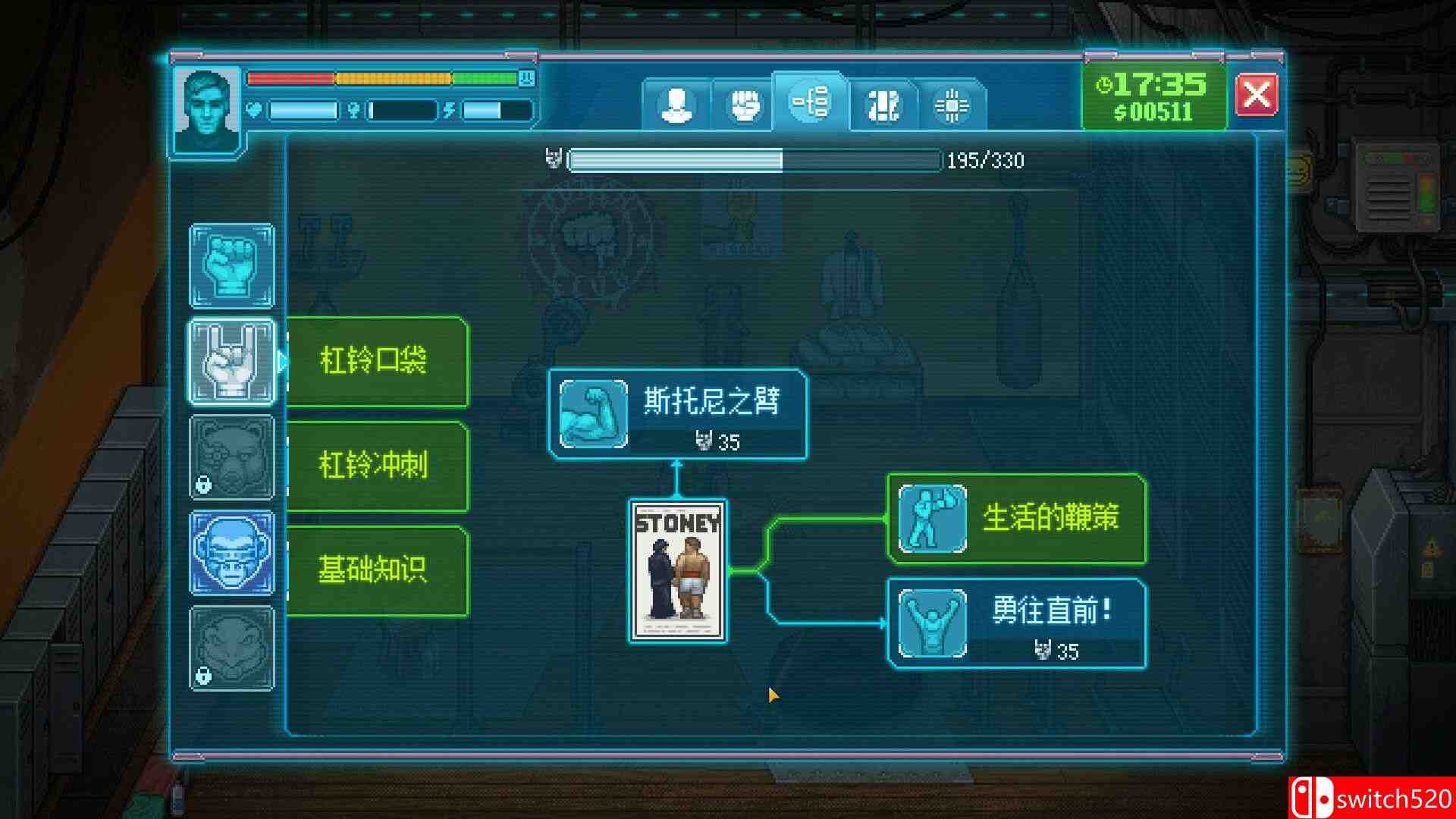Image resolution: width=1456 pixels, height=819 pixels.
Task: Select the fist skill category in sidebar
Action: pos(232,265)
